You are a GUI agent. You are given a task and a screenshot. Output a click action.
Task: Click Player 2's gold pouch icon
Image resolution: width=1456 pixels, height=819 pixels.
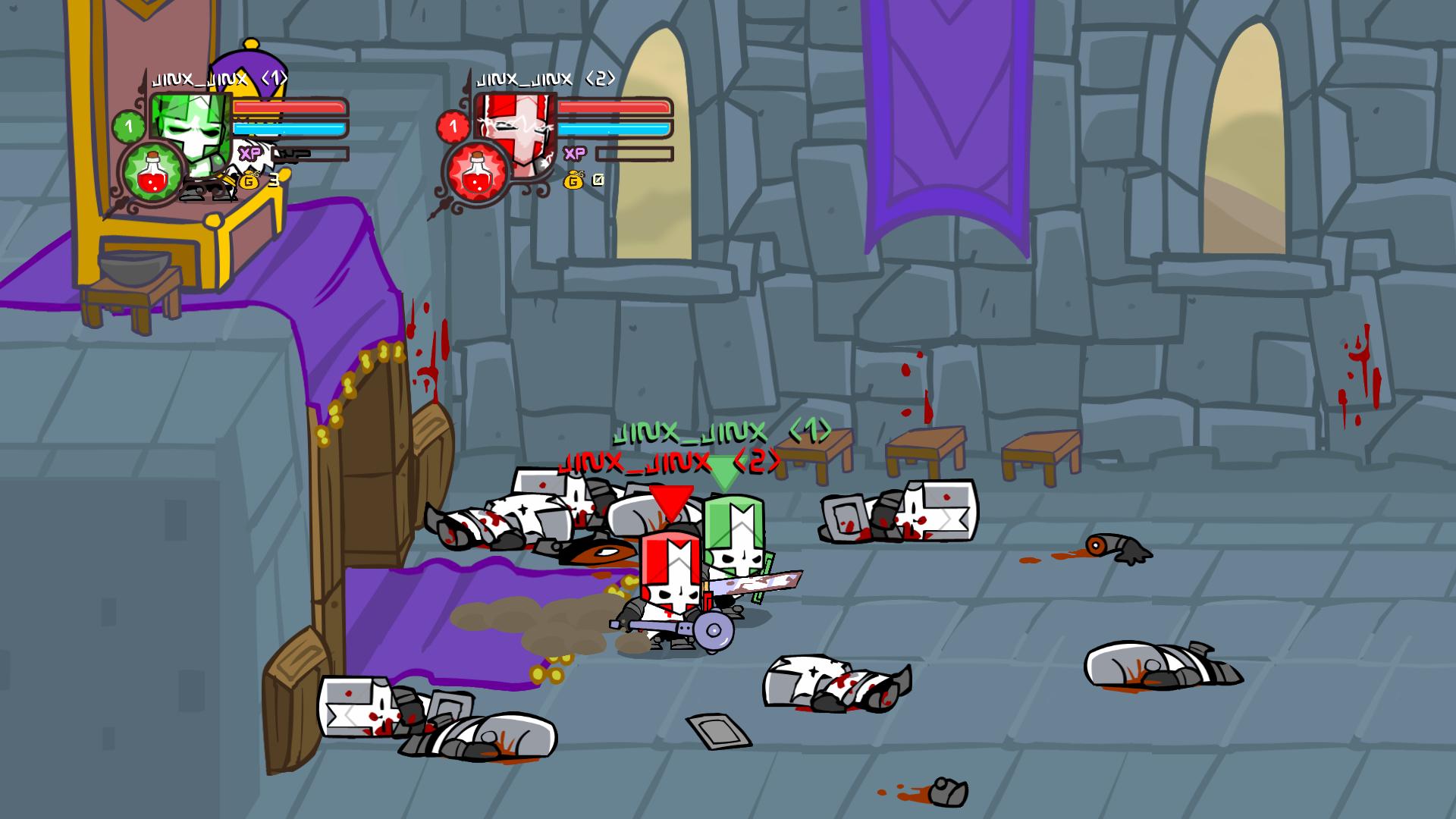[574, 181]
